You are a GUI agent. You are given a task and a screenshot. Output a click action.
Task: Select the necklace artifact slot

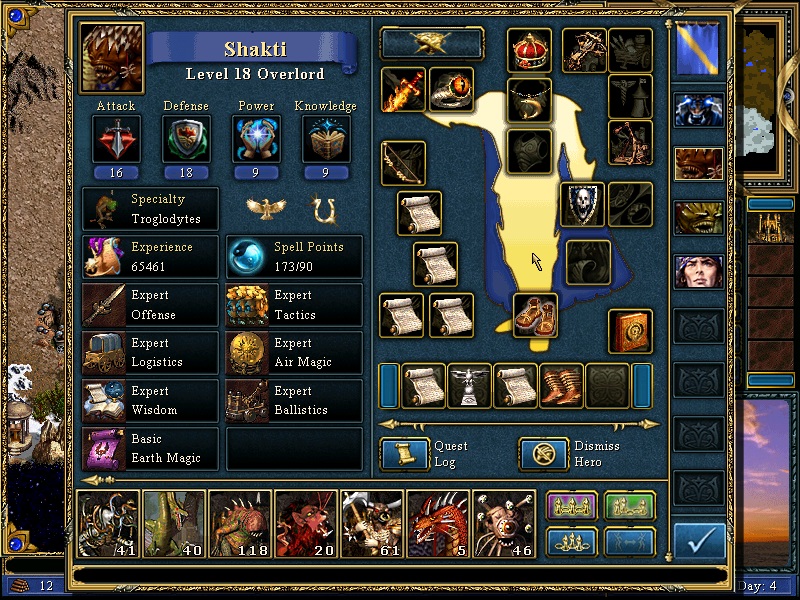[529, 100]
